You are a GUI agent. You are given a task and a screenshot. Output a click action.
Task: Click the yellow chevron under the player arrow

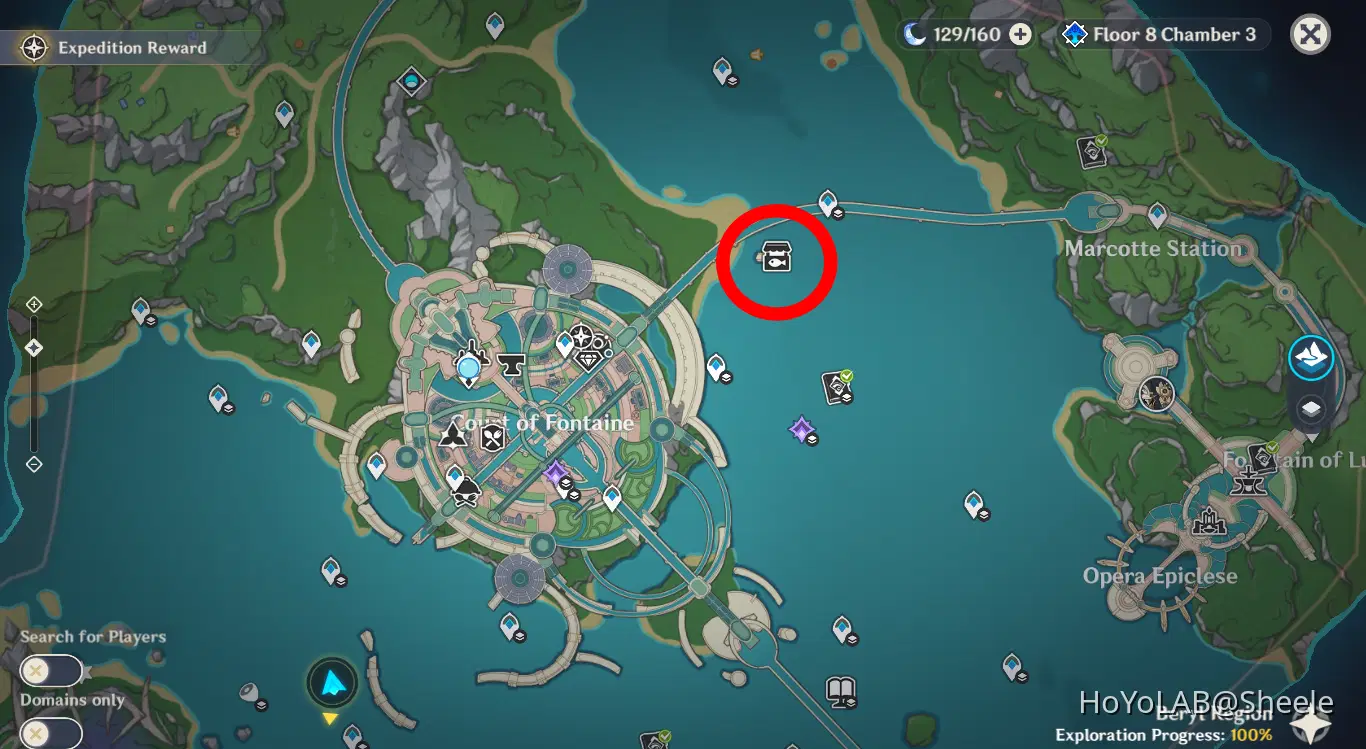331,717
